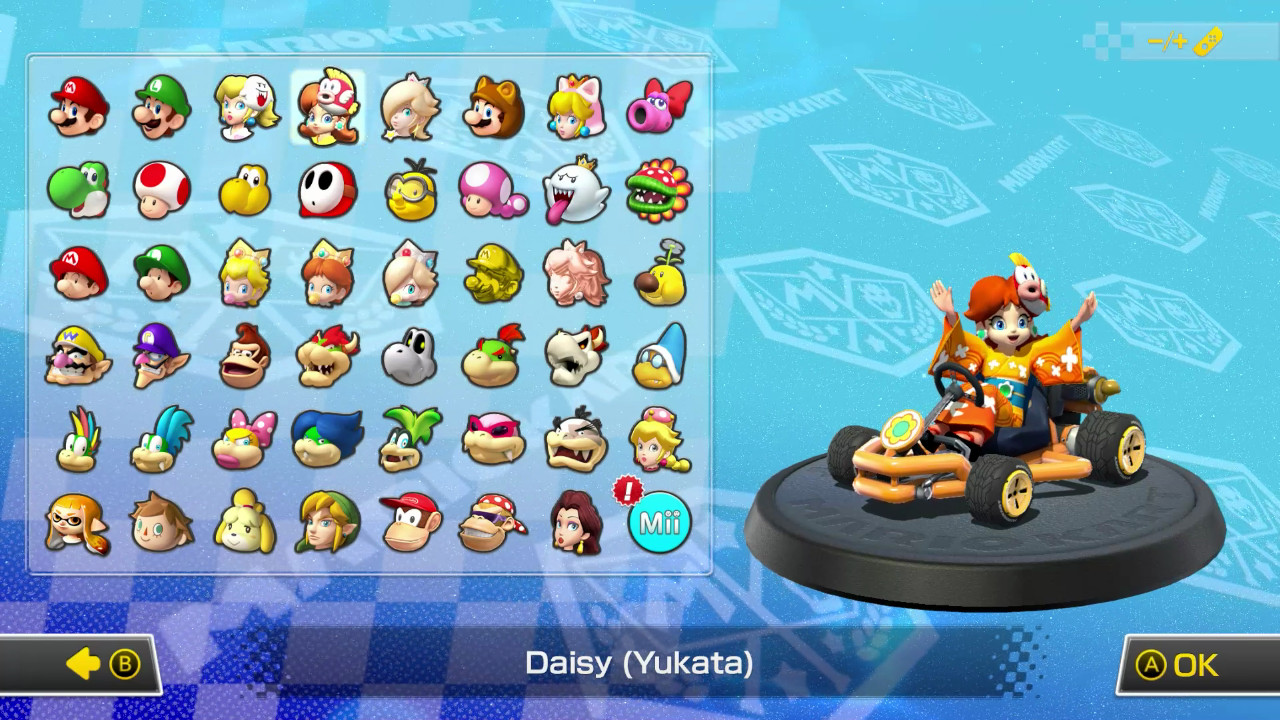This screenshot has height=720, width=1280.
Task: Pick Waluigi as your racer
Action: 158,356
